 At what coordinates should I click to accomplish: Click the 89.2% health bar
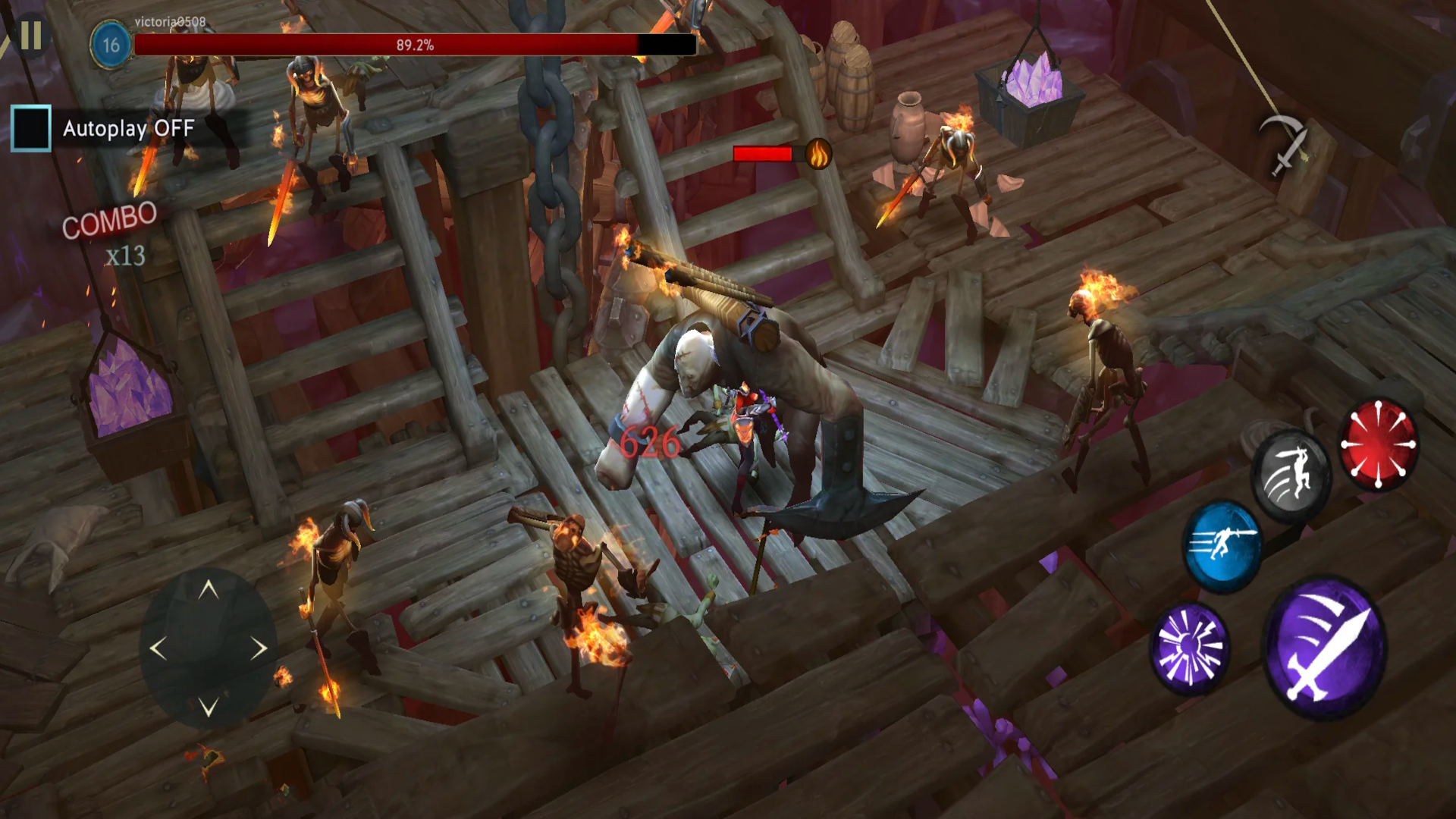point(413,44)
